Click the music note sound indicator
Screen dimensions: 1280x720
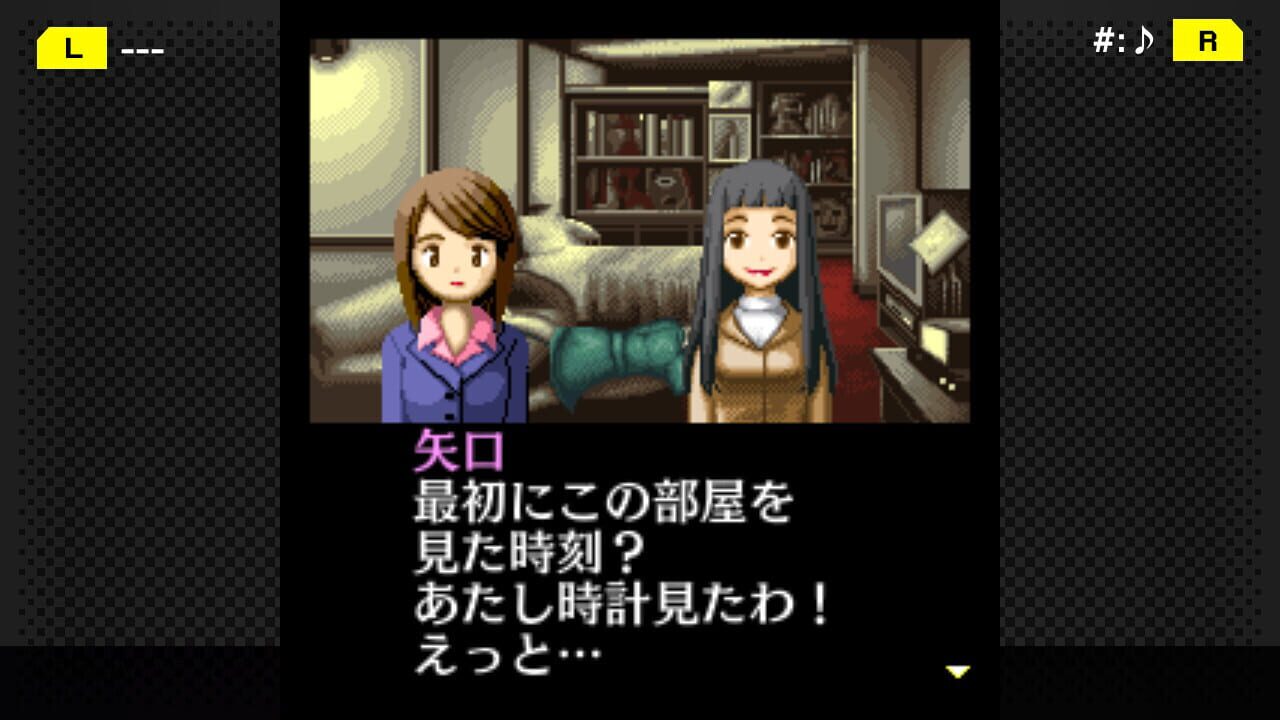tap(1142, 41)
